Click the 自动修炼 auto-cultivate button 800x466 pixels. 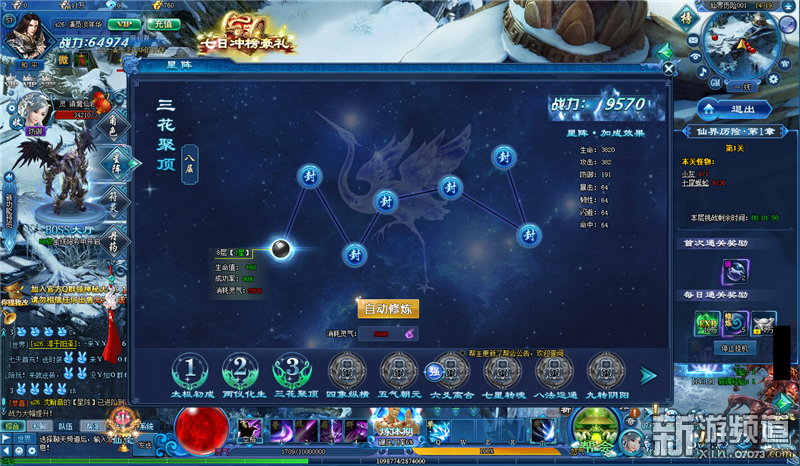coord(388,309)
